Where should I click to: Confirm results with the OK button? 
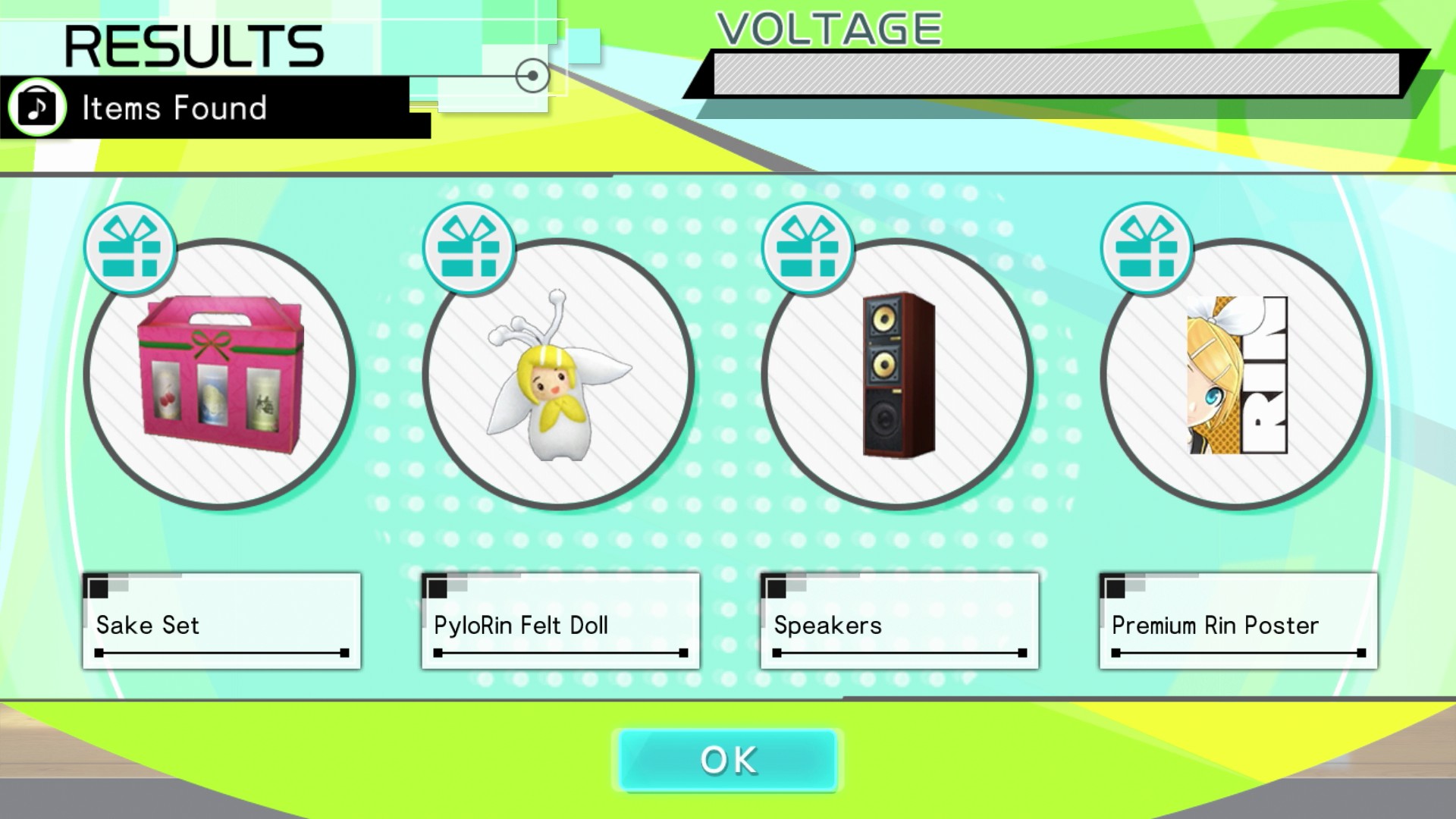(x=728, y=760)
